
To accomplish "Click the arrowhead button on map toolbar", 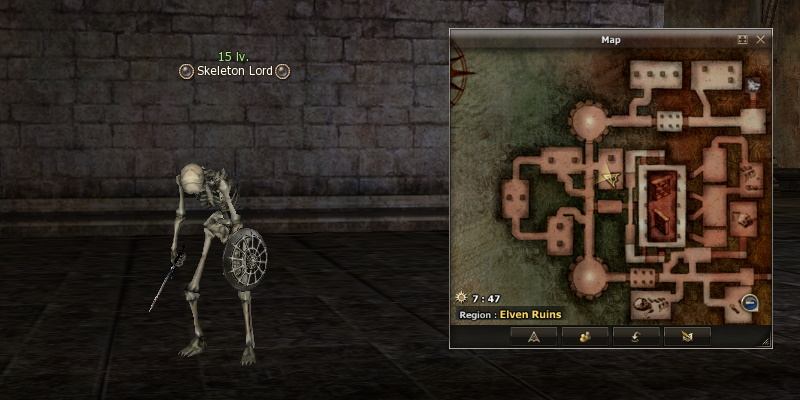I will point(533,336).
